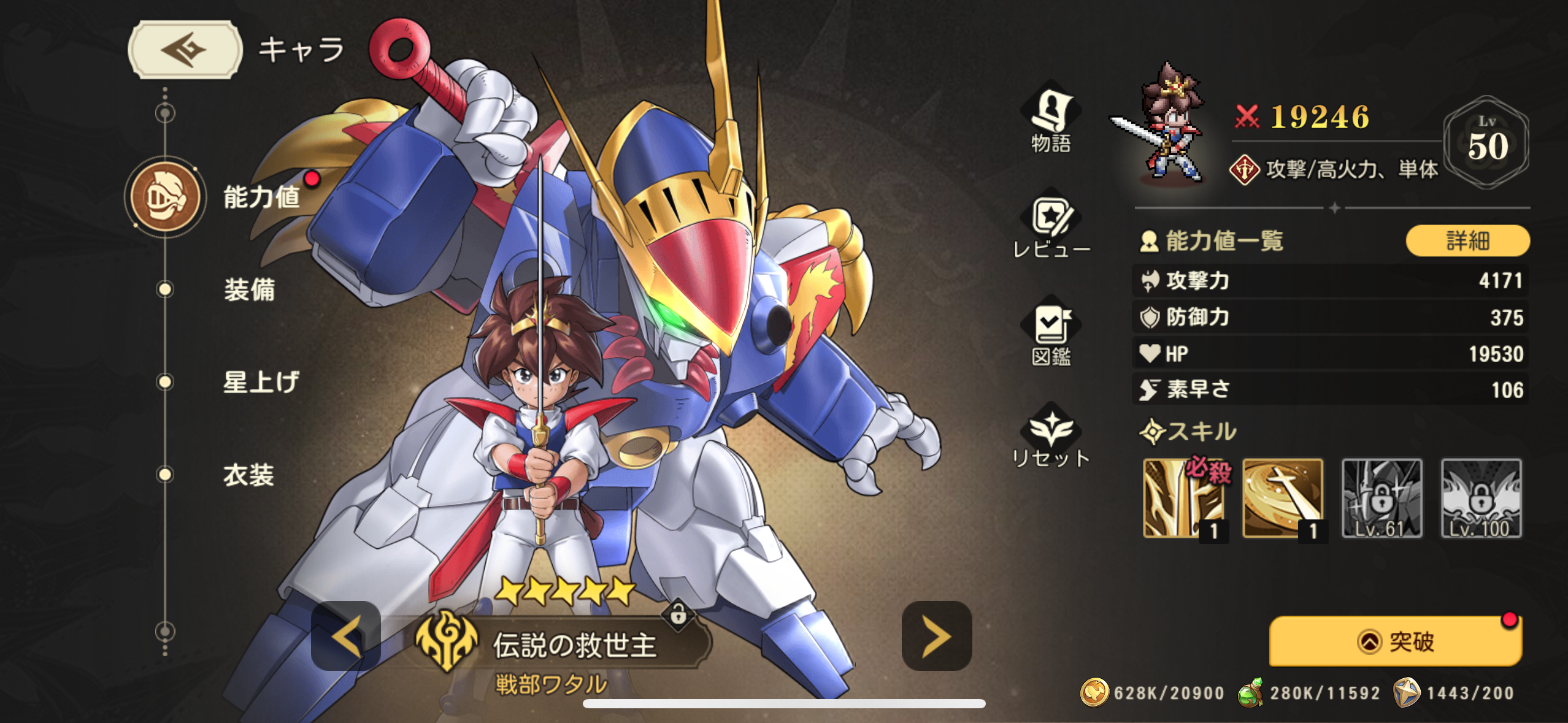The width and height of the screenshot is (1568, 723).
Task: Open the 衣装 costume tab
Action: (x=248, y=475)
